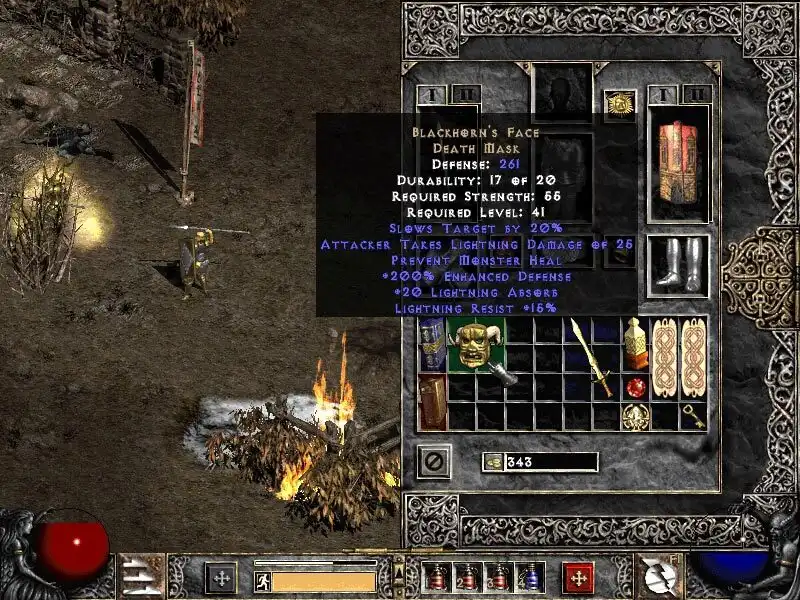Select the Blackhorn's Face death mask

(475, 347)
